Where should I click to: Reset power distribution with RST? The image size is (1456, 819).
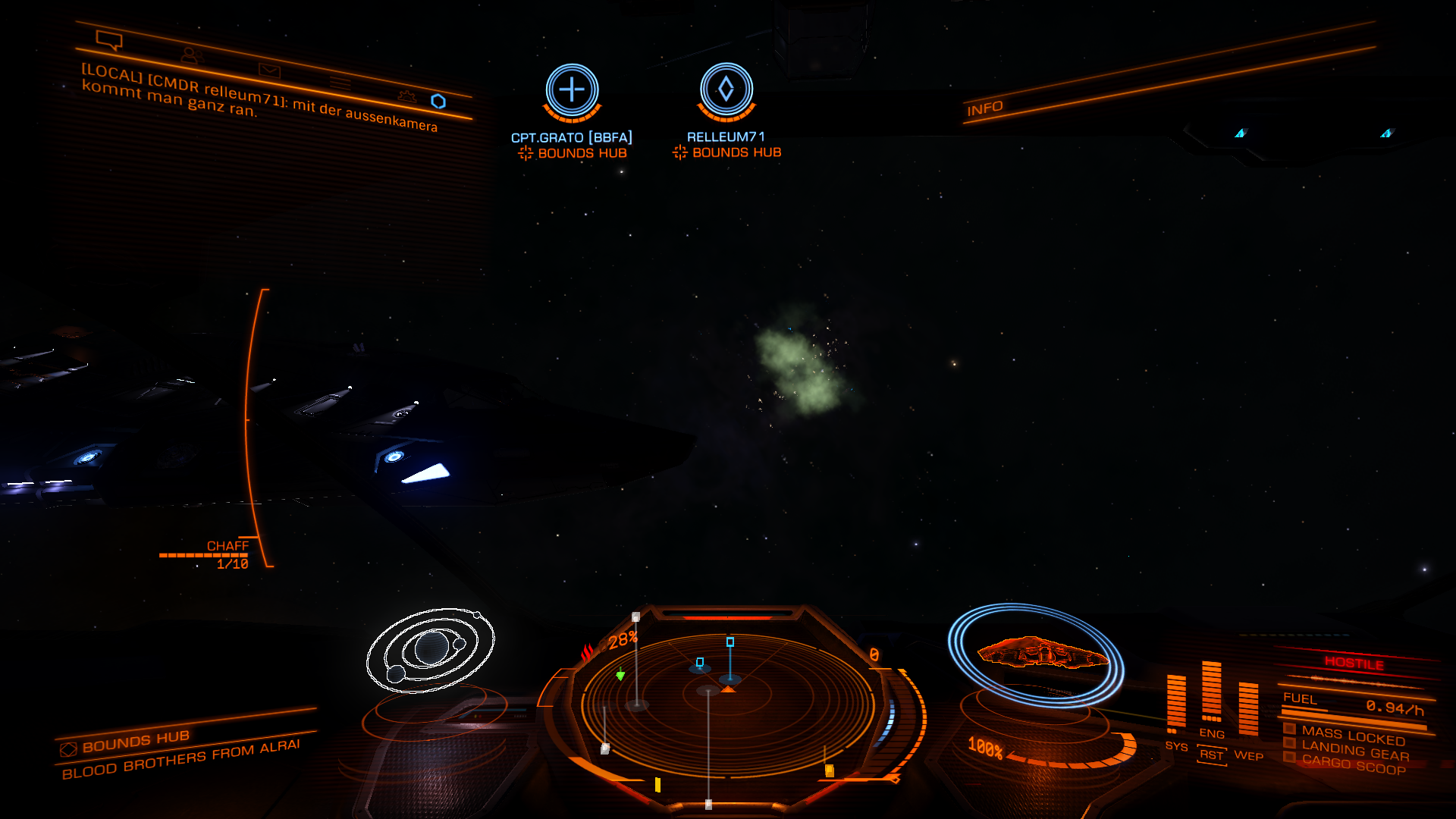click(1212, 755)
